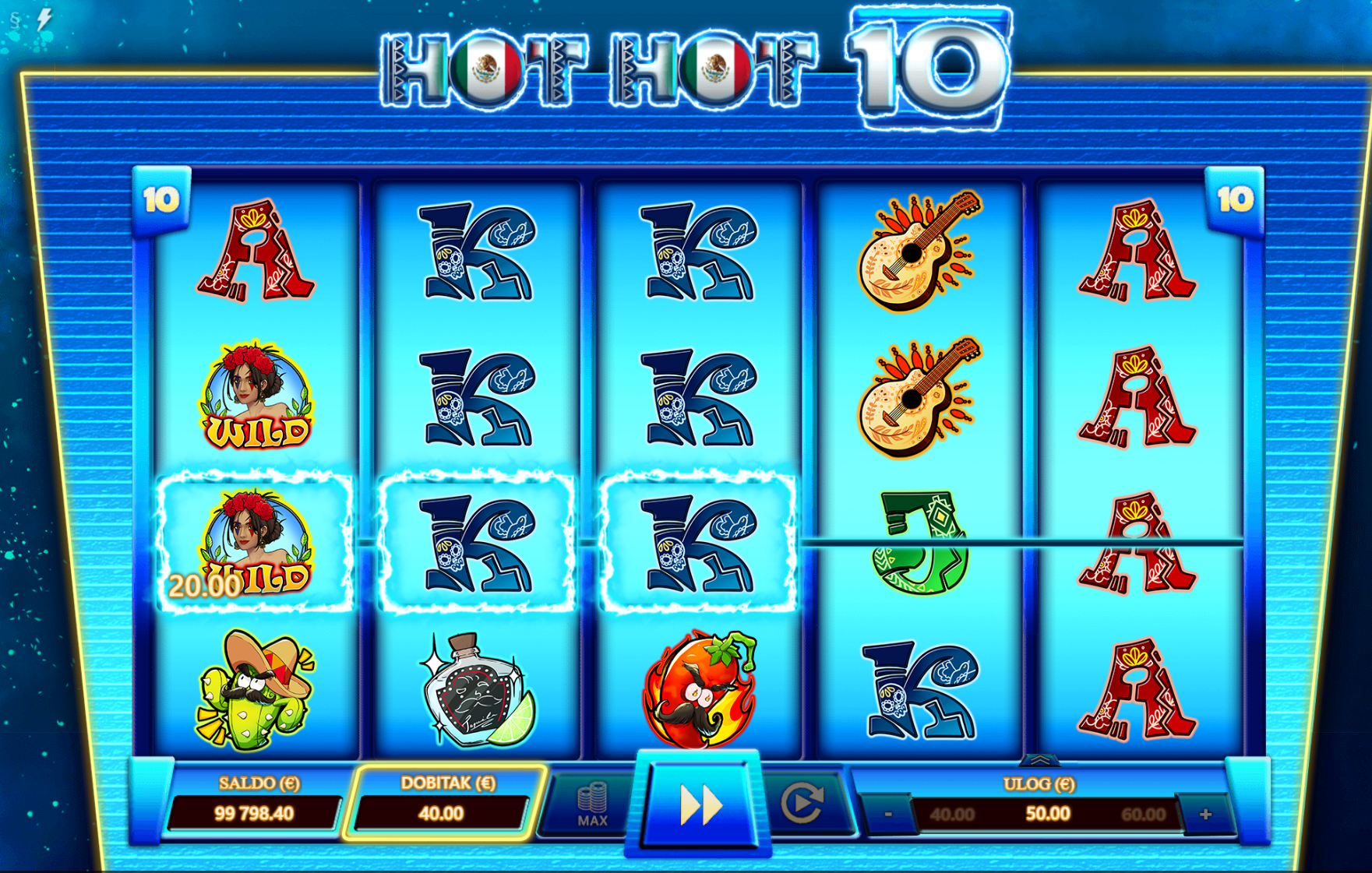1372x873 pixels.
Task: Increase the ULOG bet with plus
Action: 1205,815
